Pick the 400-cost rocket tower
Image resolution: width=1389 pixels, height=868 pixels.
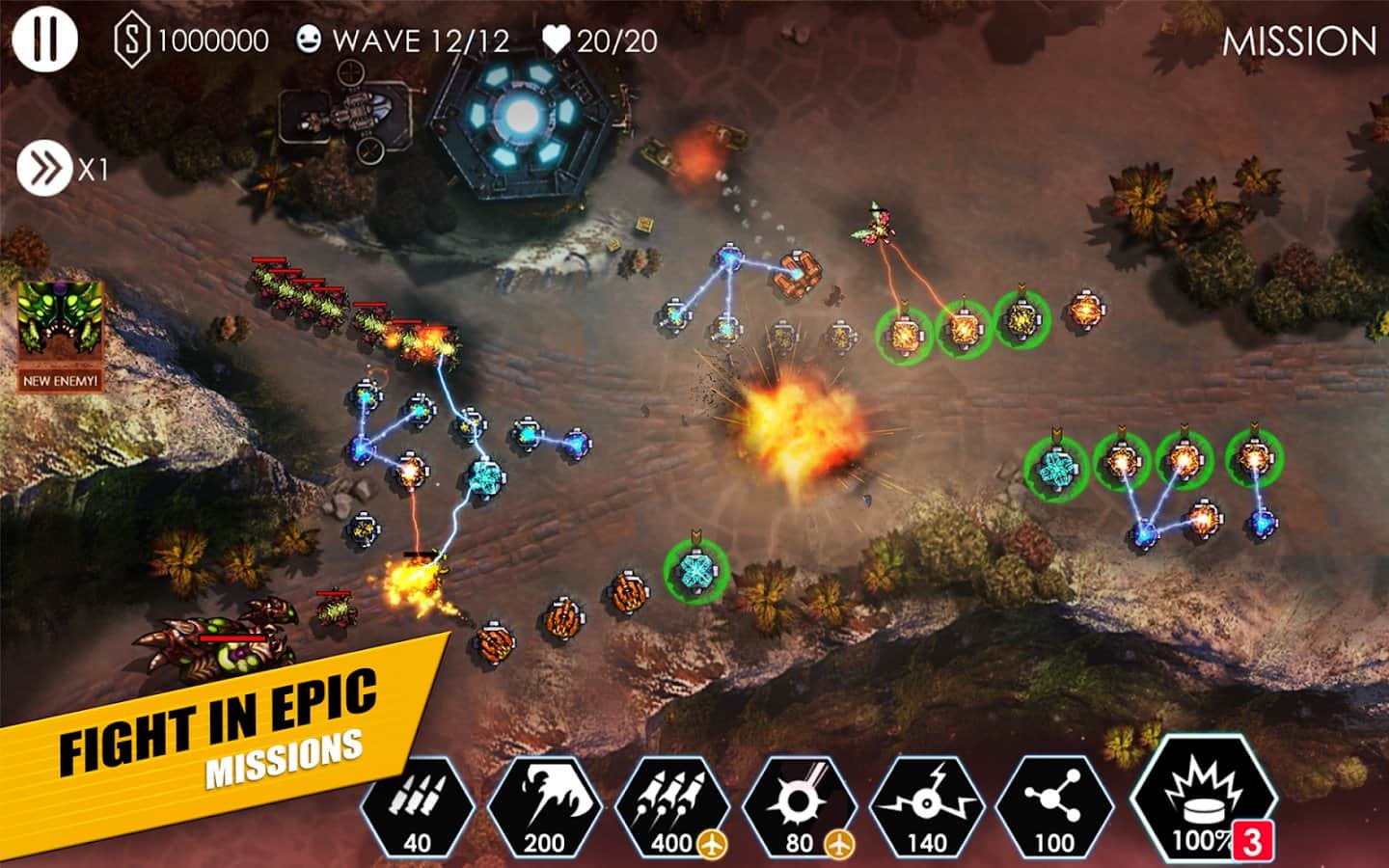671,808
